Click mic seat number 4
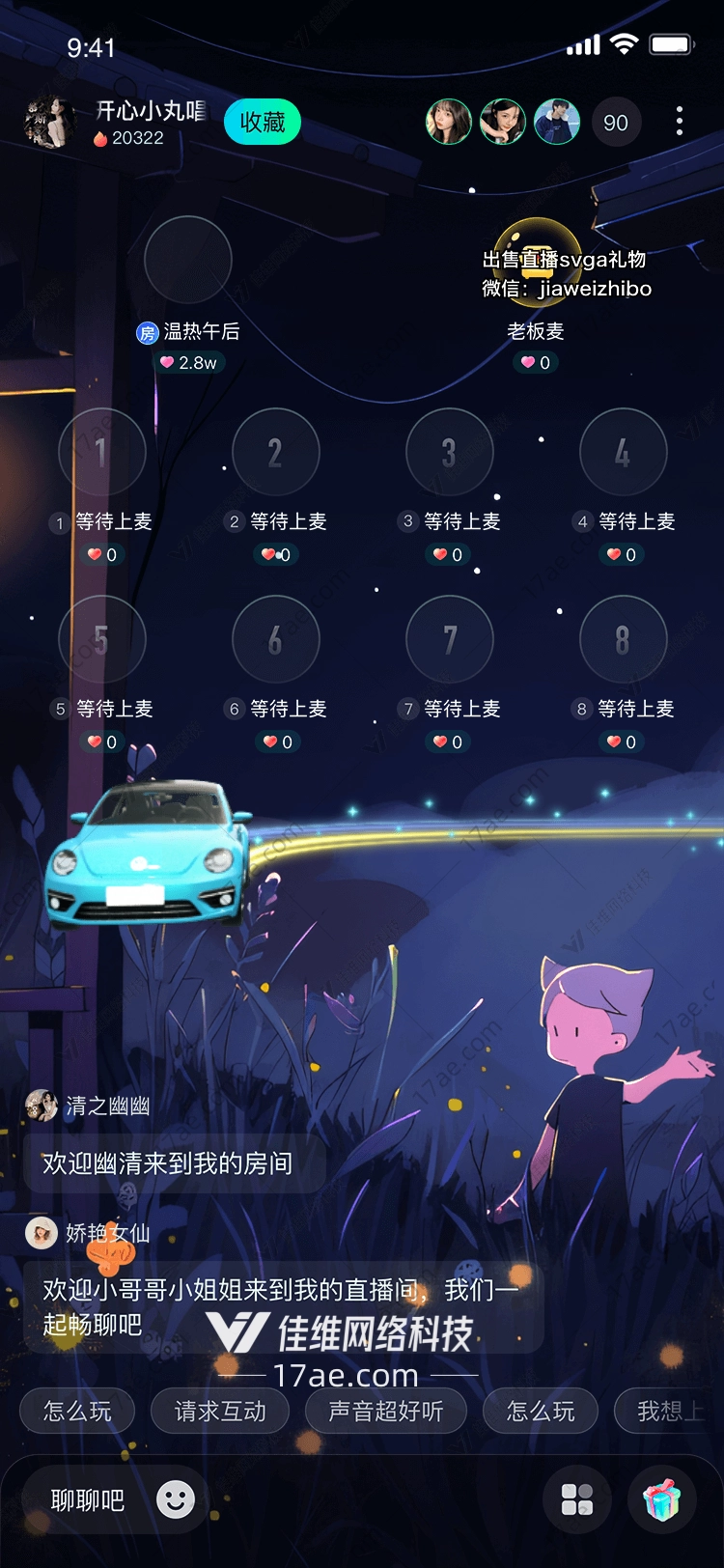This screenshot has height=1568, width=724. (x=624, y=452)
